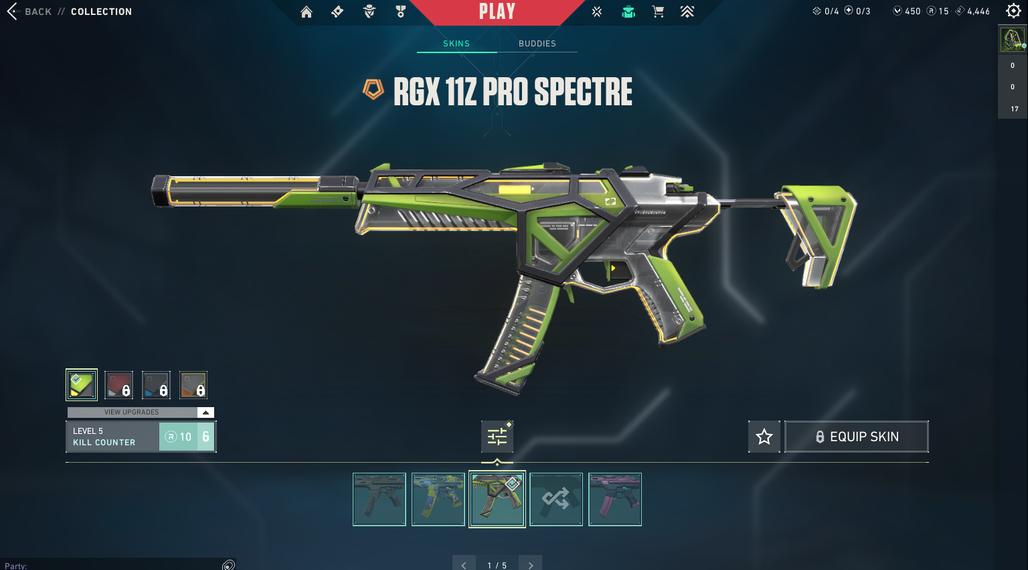Open the home screen icon
The height and width of the screenshot is (570, 1028).
pyautogui.click(x=306, y=12)
